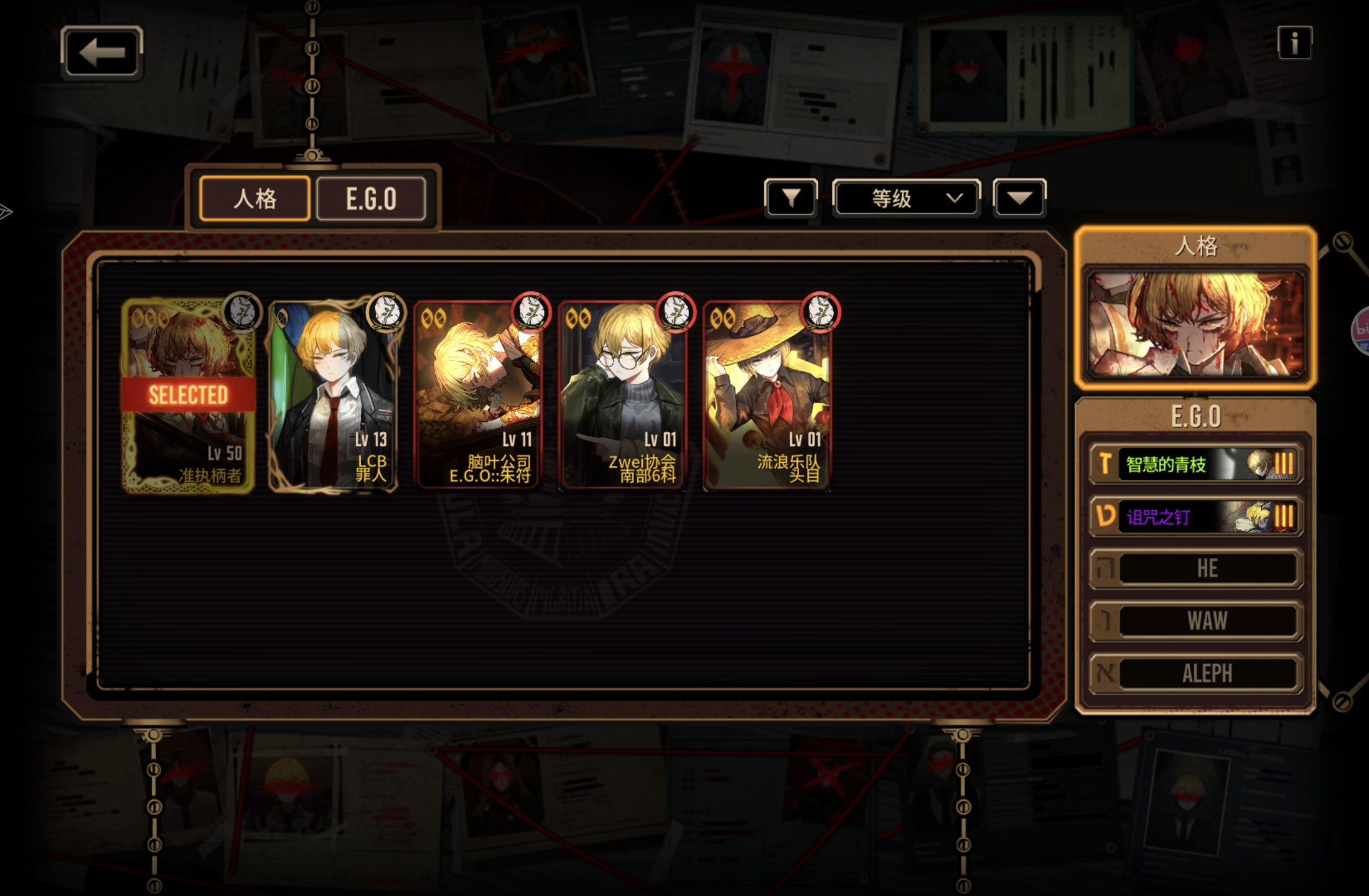
Task: Toggle the sort direction arrow button
Action: 1019,198
